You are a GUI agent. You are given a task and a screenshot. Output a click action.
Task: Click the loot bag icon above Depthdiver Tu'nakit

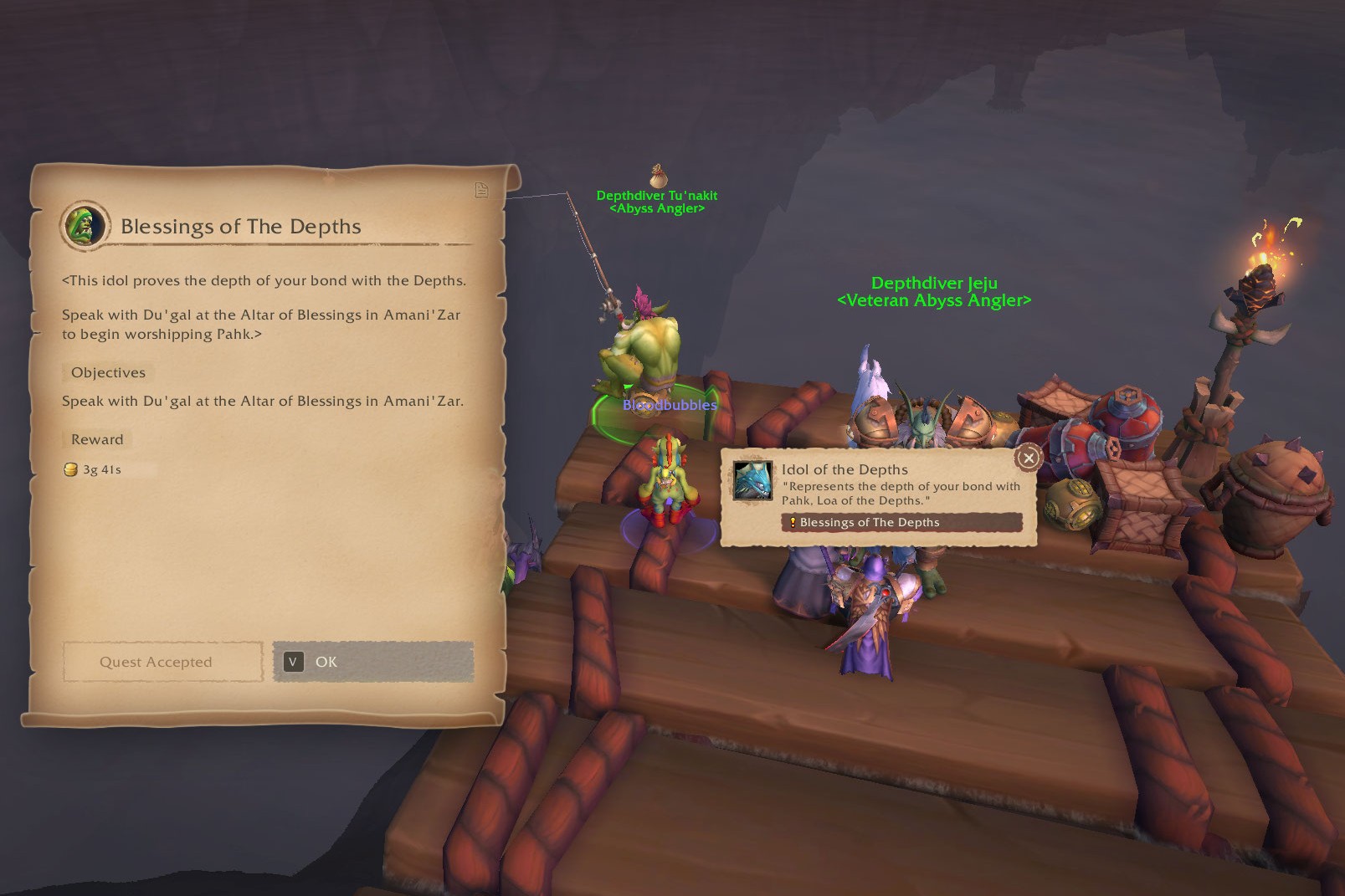click(659, 176)
